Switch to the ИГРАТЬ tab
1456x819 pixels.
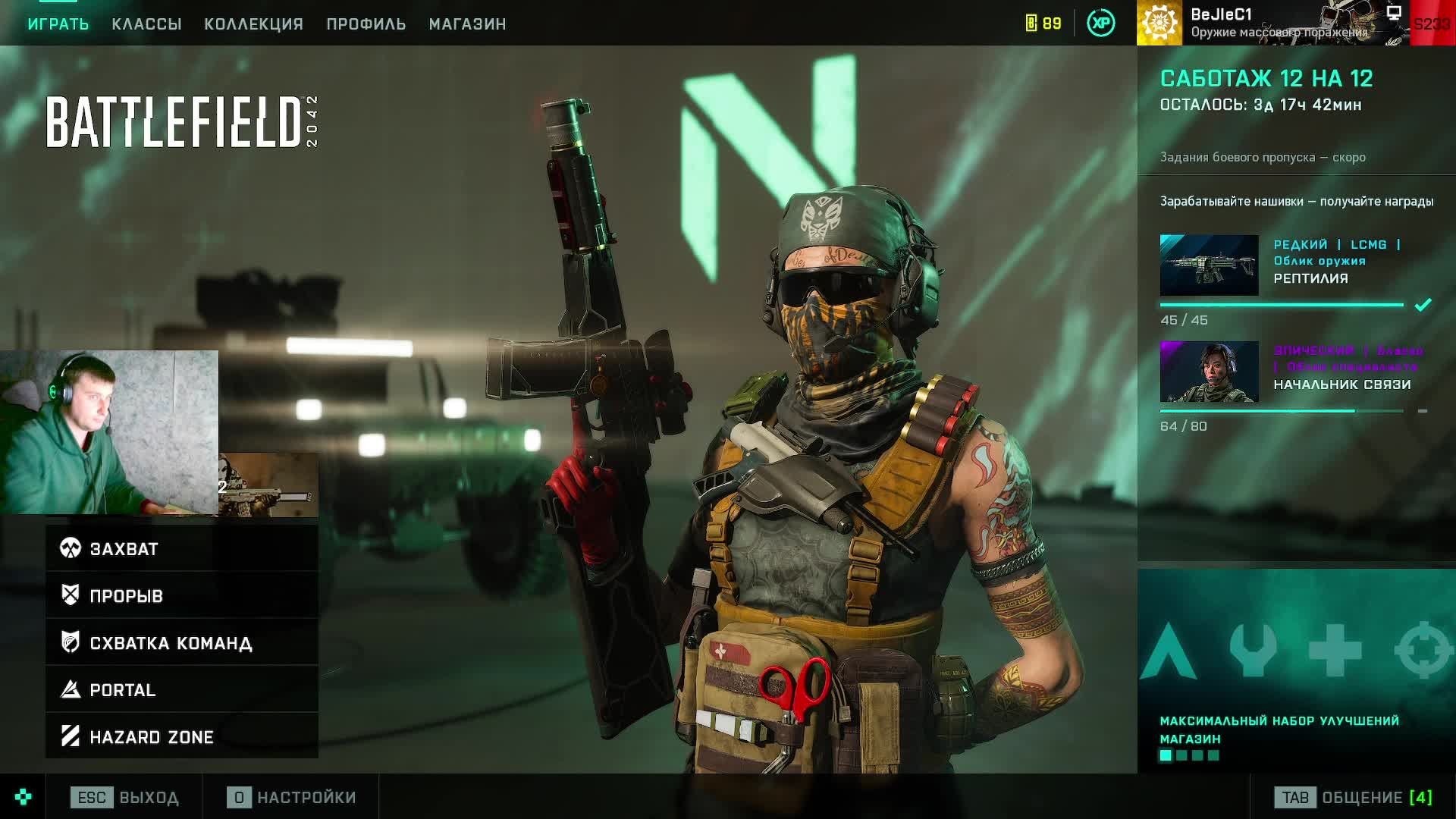tap(58, 24)
